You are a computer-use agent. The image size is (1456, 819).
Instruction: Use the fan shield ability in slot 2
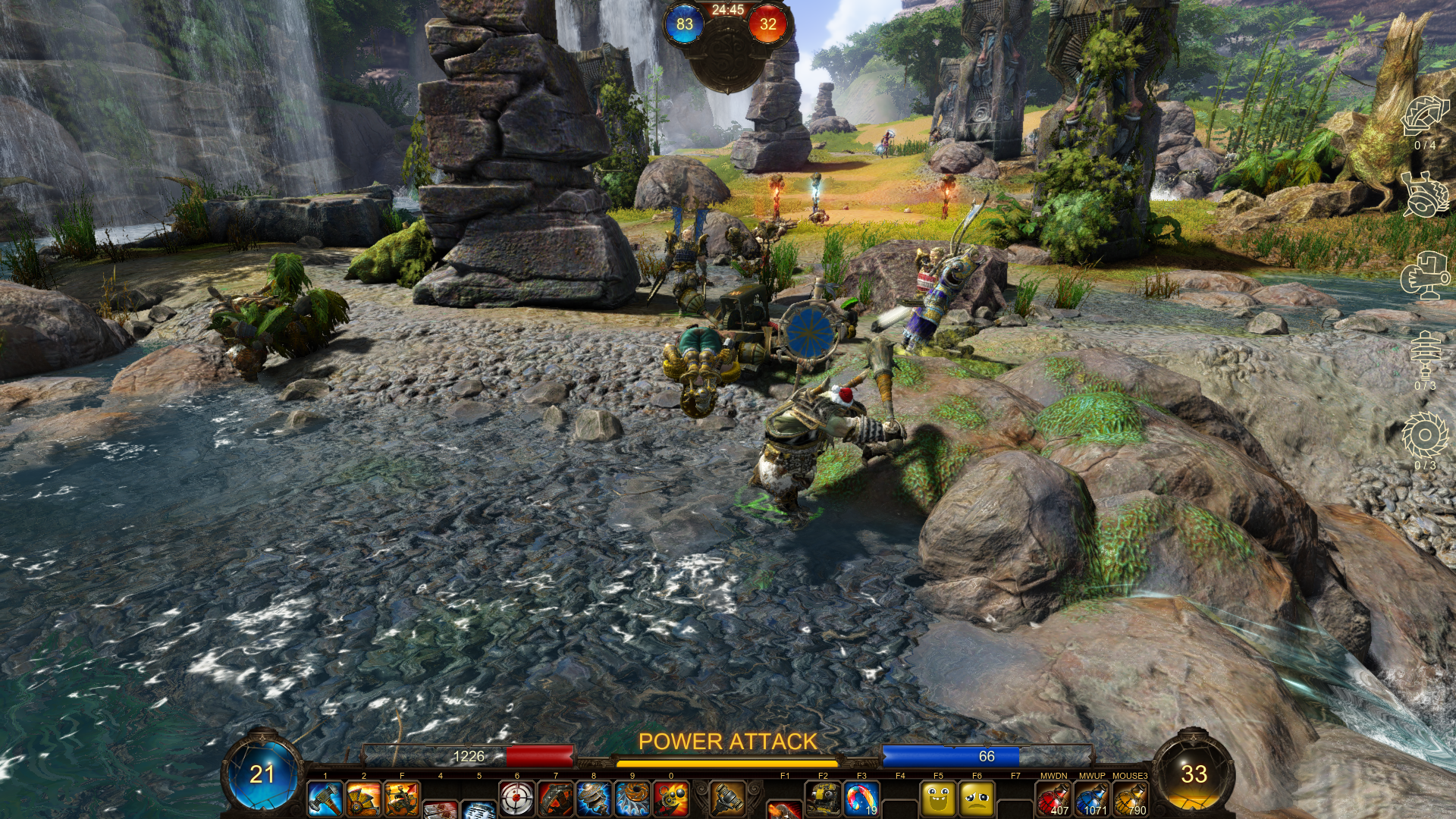coord(364,799)
